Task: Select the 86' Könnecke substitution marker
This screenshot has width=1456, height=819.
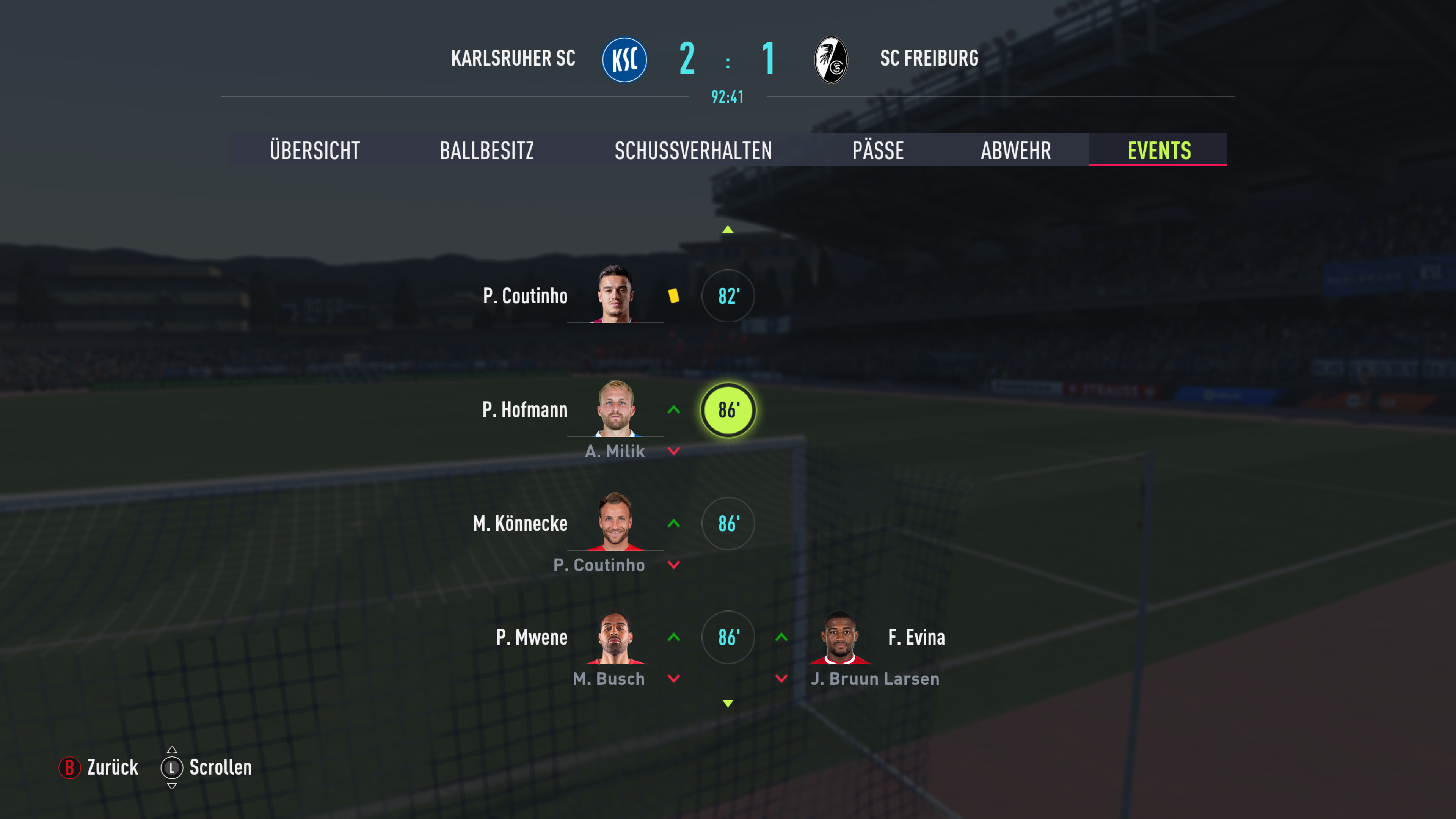Action: coord(728,524)
